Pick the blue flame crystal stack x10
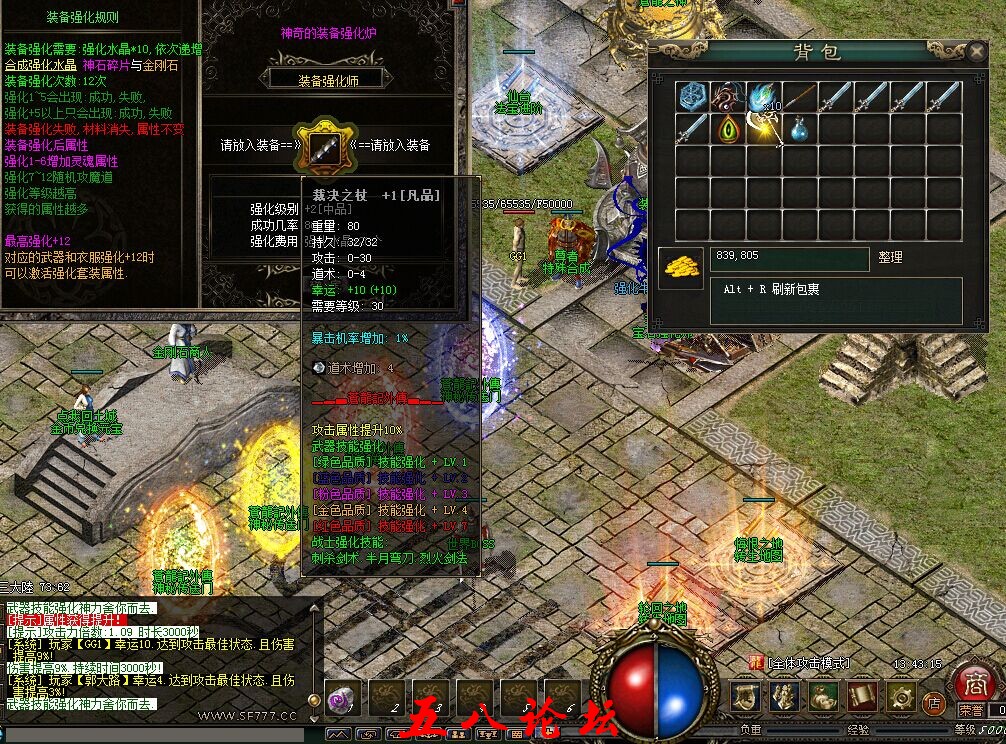 pyautogui.click(x=764, y=97)
